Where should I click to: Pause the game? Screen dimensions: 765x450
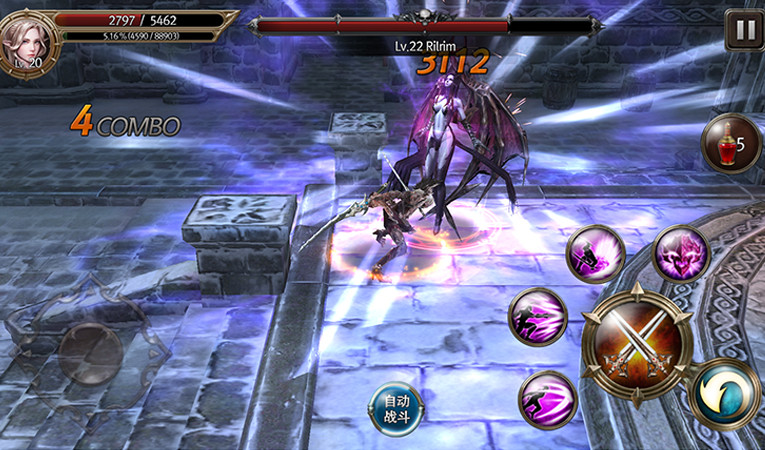744,30
